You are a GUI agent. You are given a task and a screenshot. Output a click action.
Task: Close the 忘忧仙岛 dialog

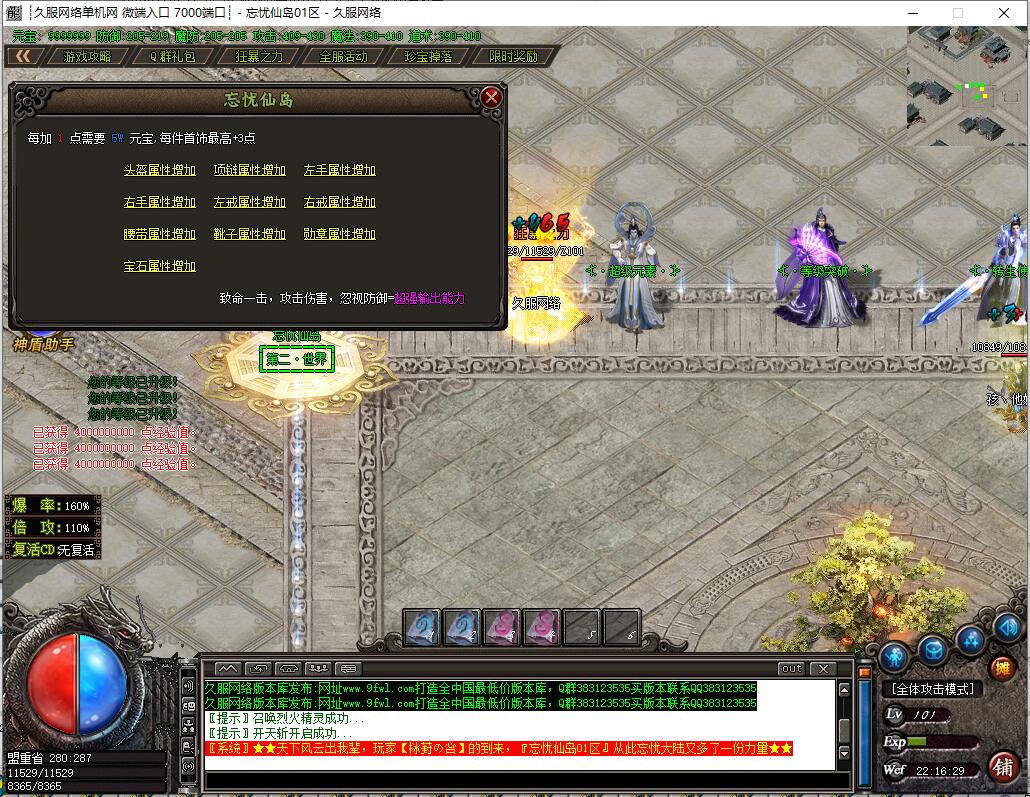click(490, 97)
